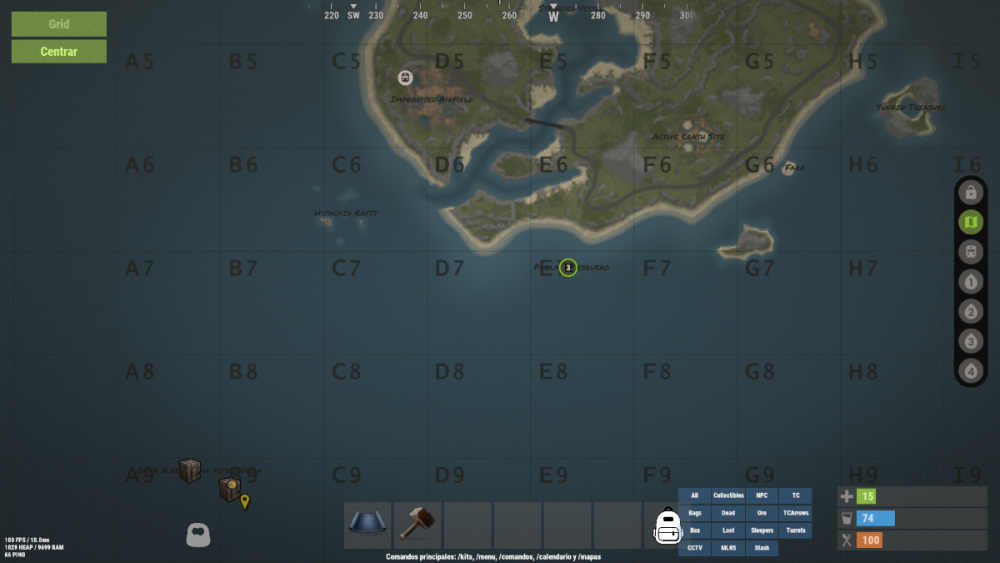Image resolution: width=1000 pixels, height=563 pixels.
Task: Show All map filter entries
Action: [694, 496]
